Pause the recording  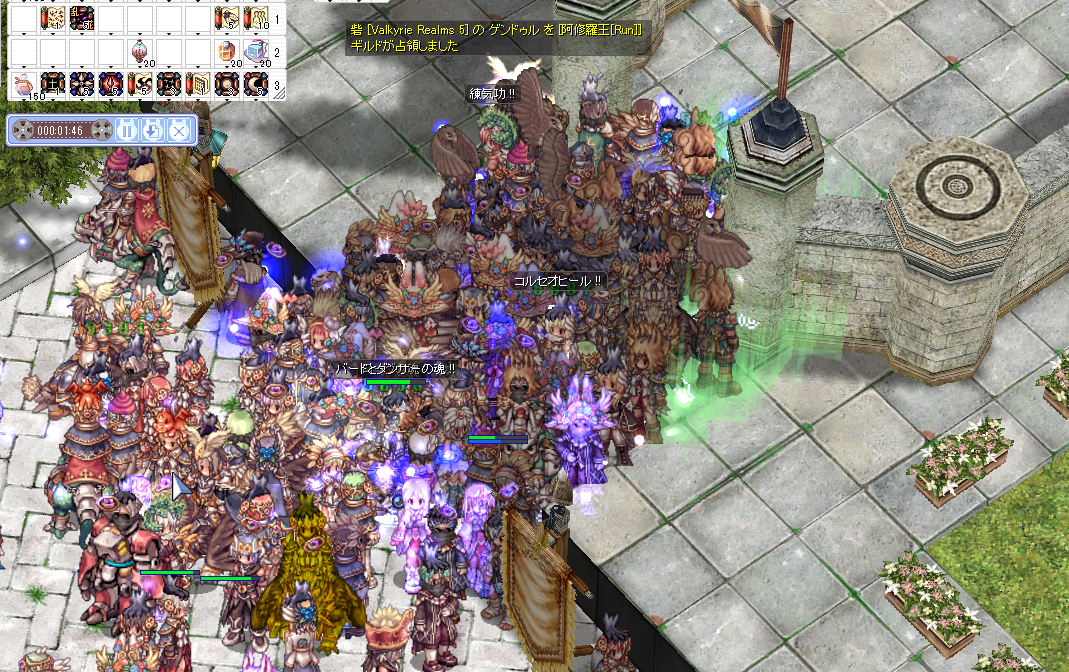click(127, 129)
